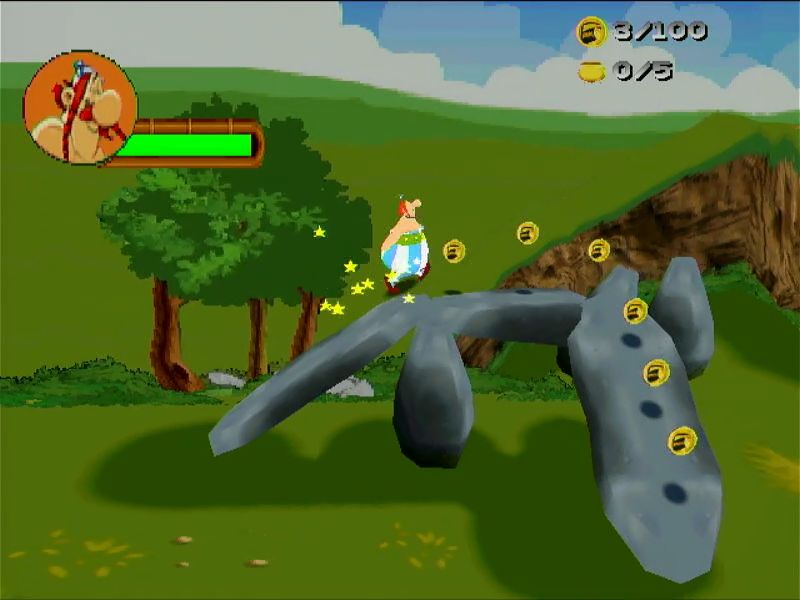Click the golden cauldron counter icon
The image size is (800, 600).
click(x=592, y=71)
